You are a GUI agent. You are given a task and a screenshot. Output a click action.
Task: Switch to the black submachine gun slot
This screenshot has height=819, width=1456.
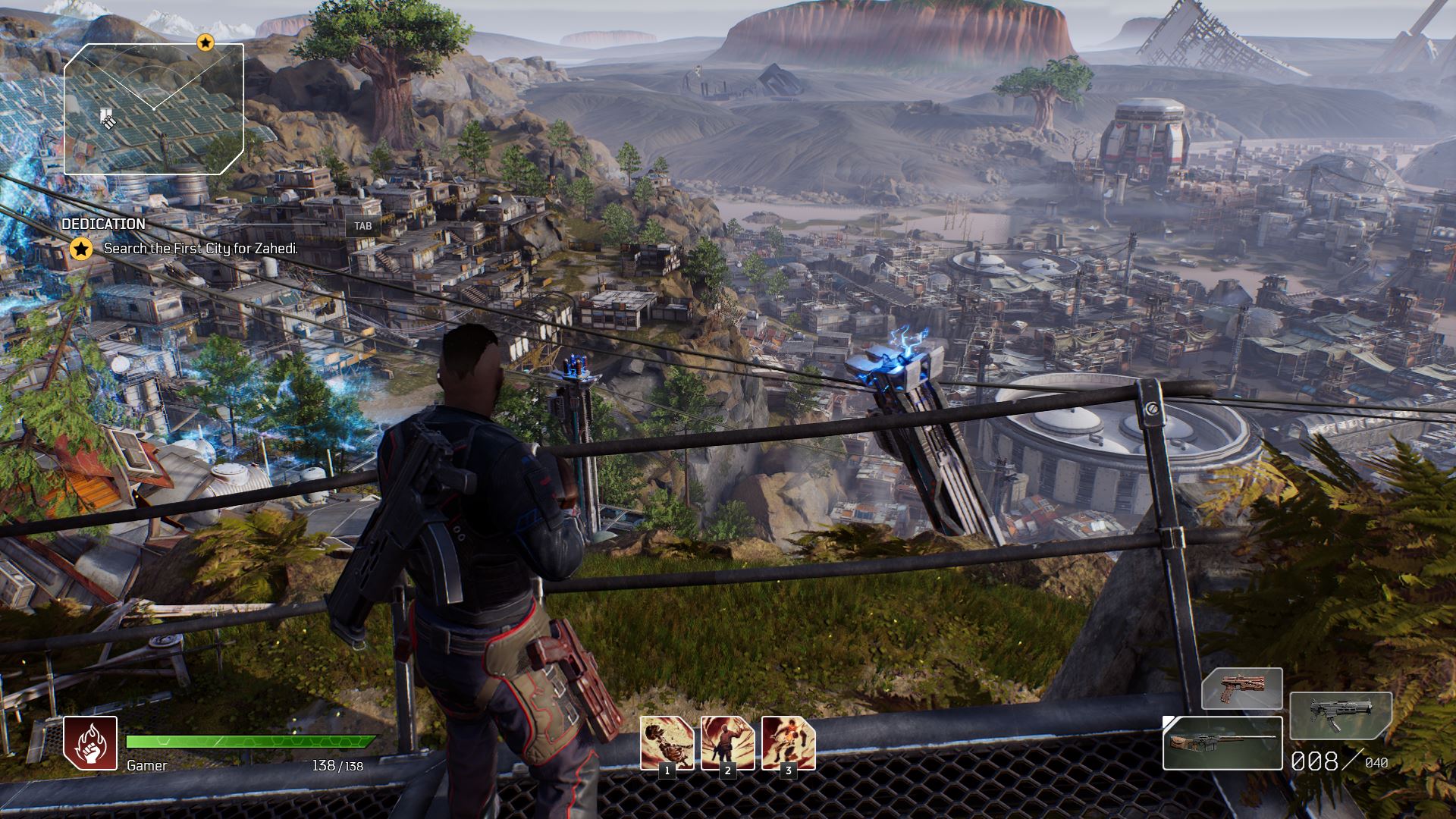point(1340,715)
